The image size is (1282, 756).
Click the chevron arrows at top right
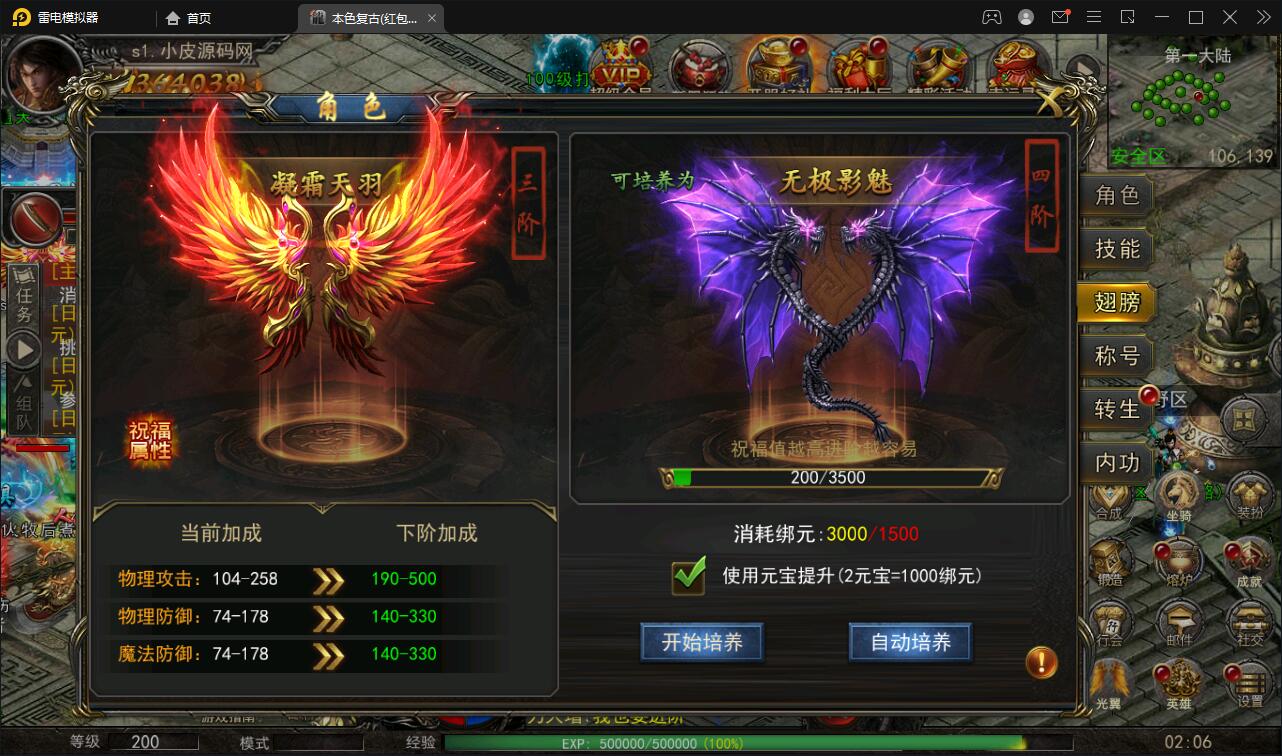(1263, 17)
